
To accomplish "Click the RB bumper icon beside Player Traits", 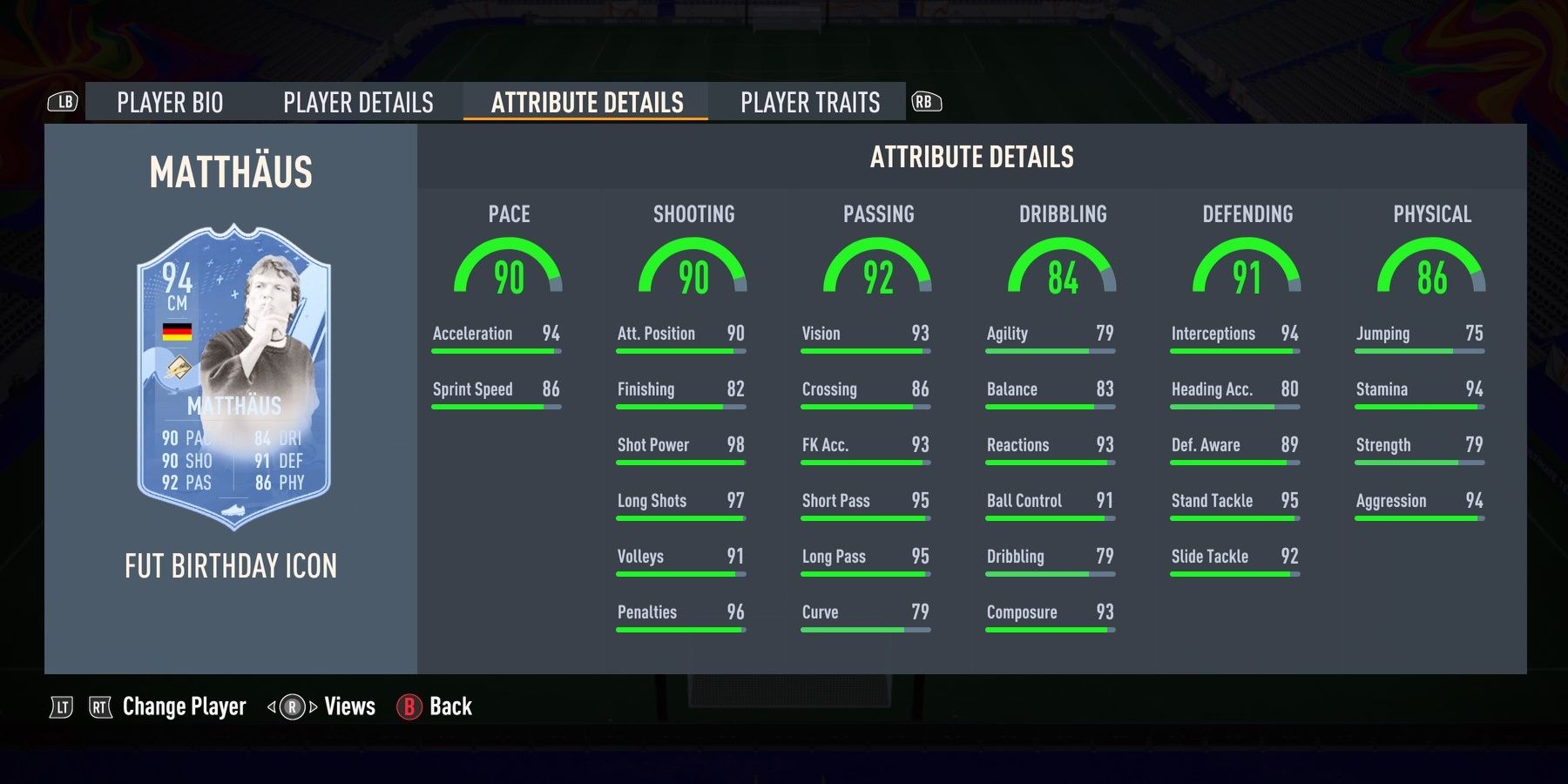I will pos(926,102).
